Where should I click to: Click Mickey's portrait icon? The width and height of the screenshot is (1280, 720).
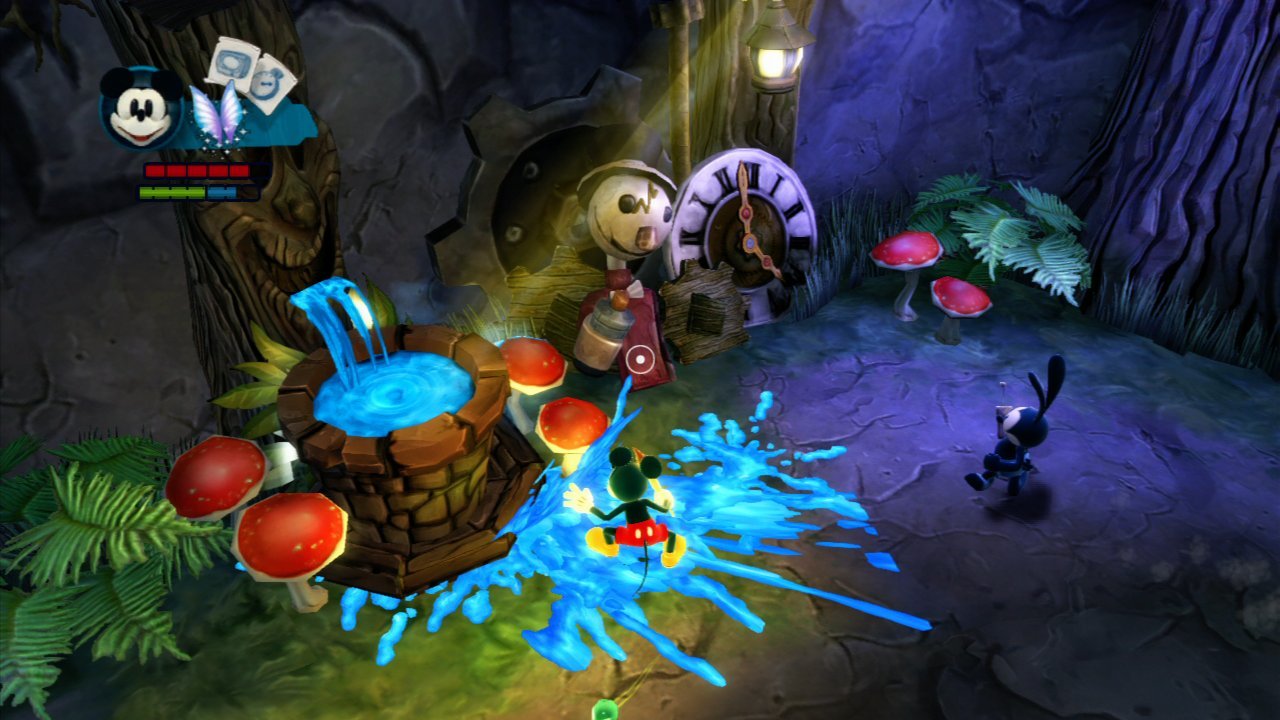pos(141,108)
